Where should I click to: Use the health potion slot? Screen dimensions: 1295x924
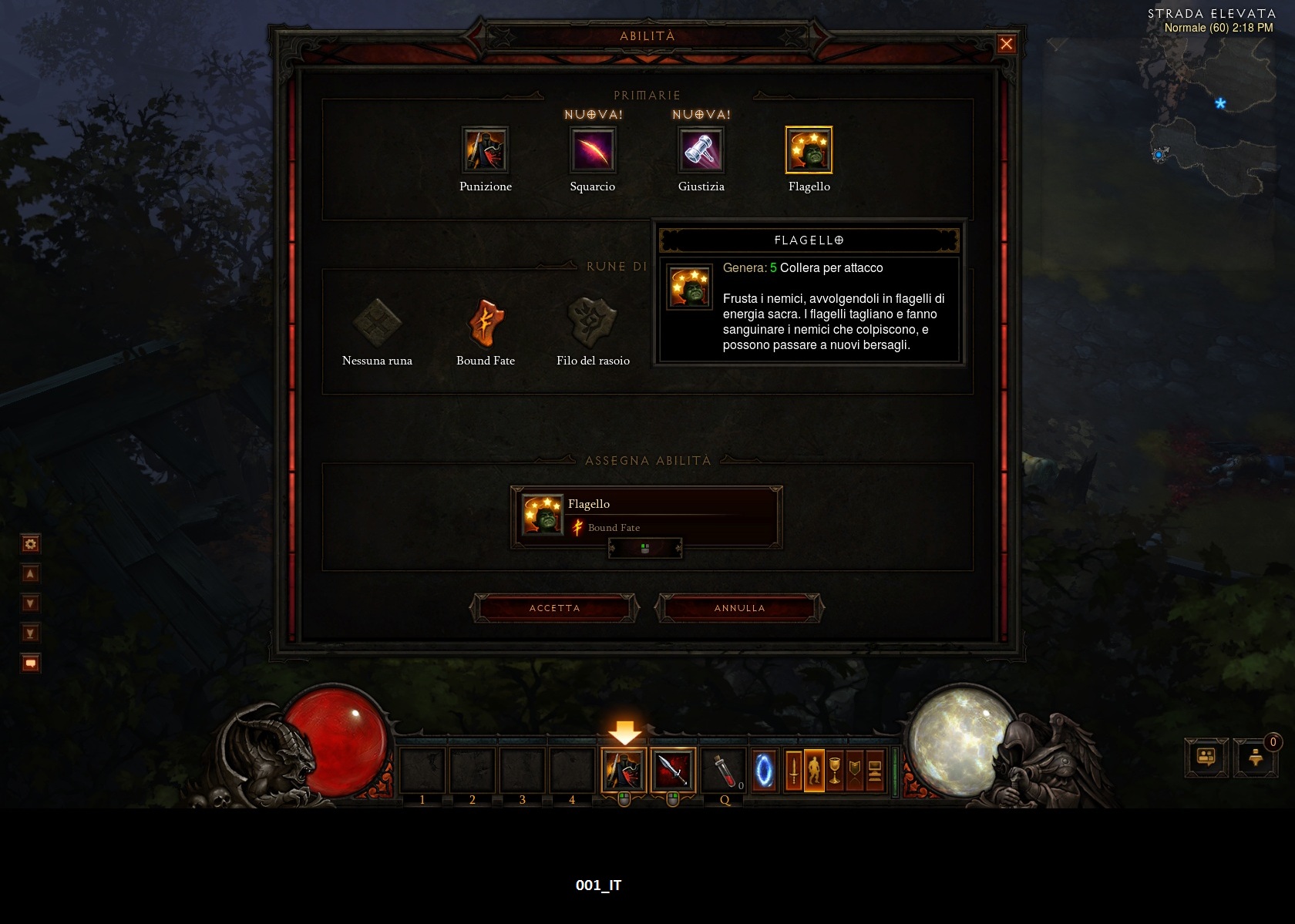click(x=723, y=770)
